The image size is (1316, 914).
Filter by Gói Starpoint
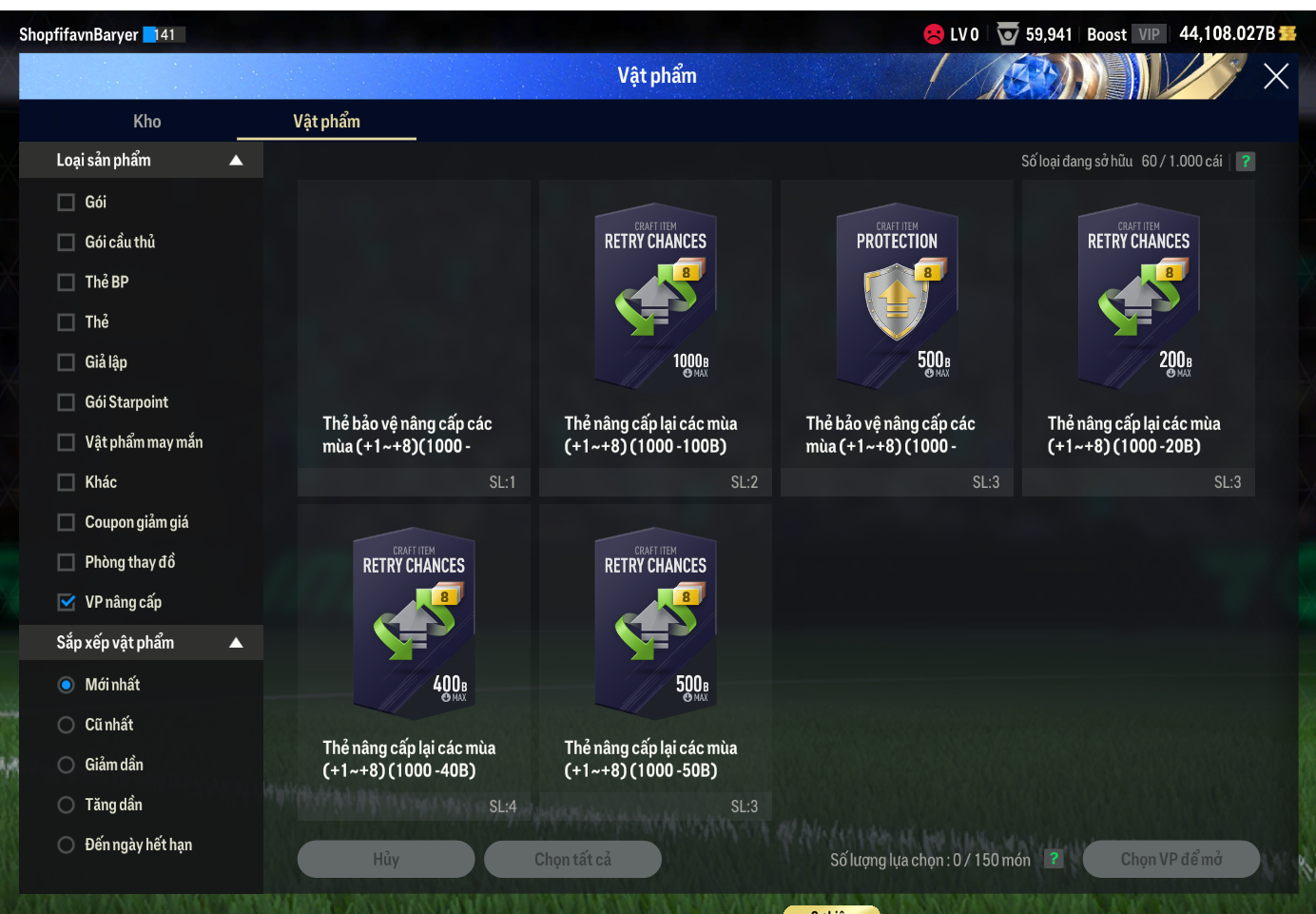point(67,402)
